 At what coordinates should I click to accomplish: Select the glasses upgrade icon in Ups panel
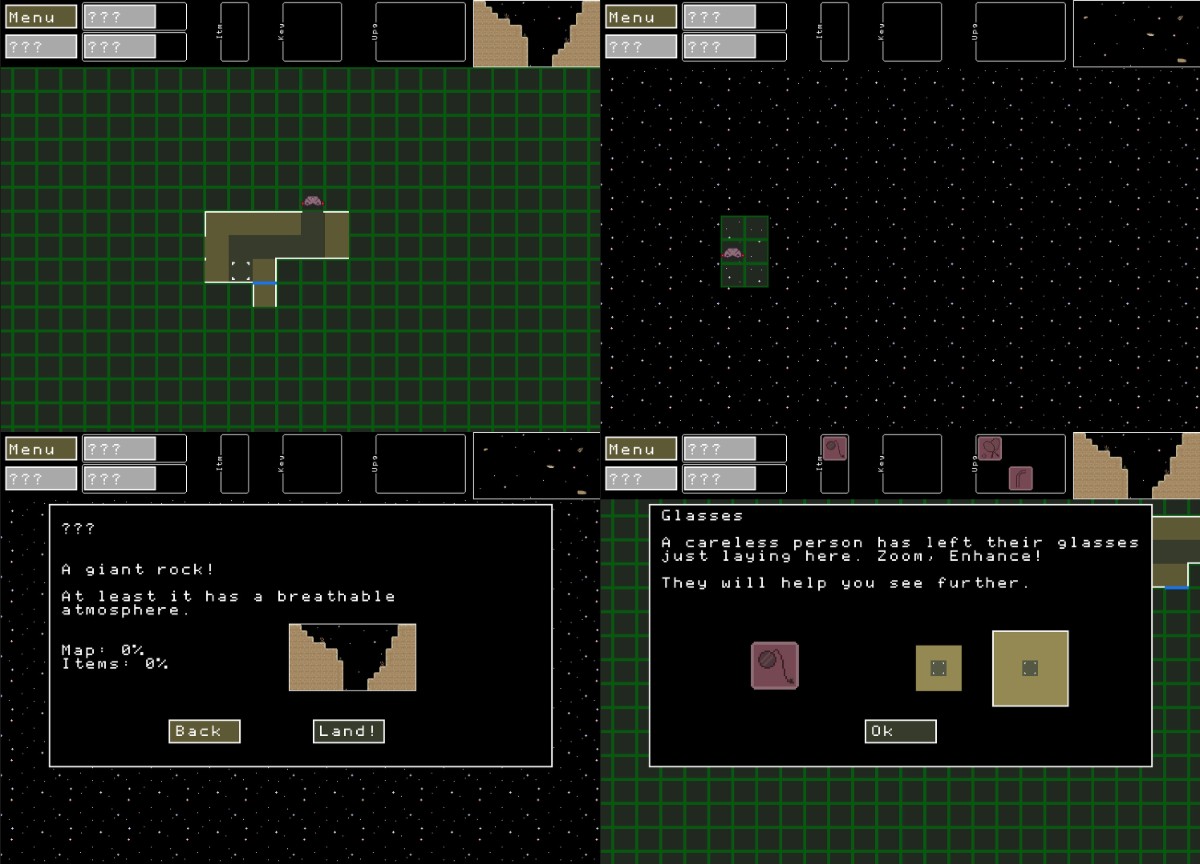click(x=990, y=449)
